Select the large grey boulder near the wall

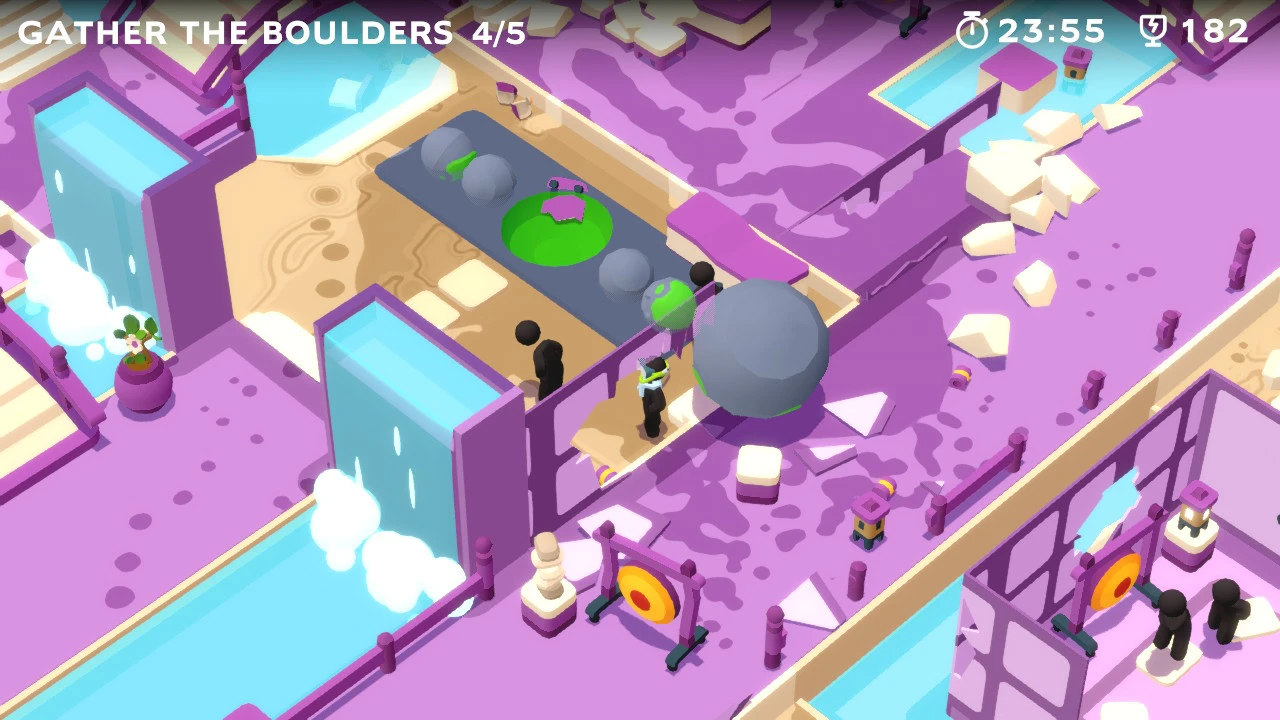point(762,350)
